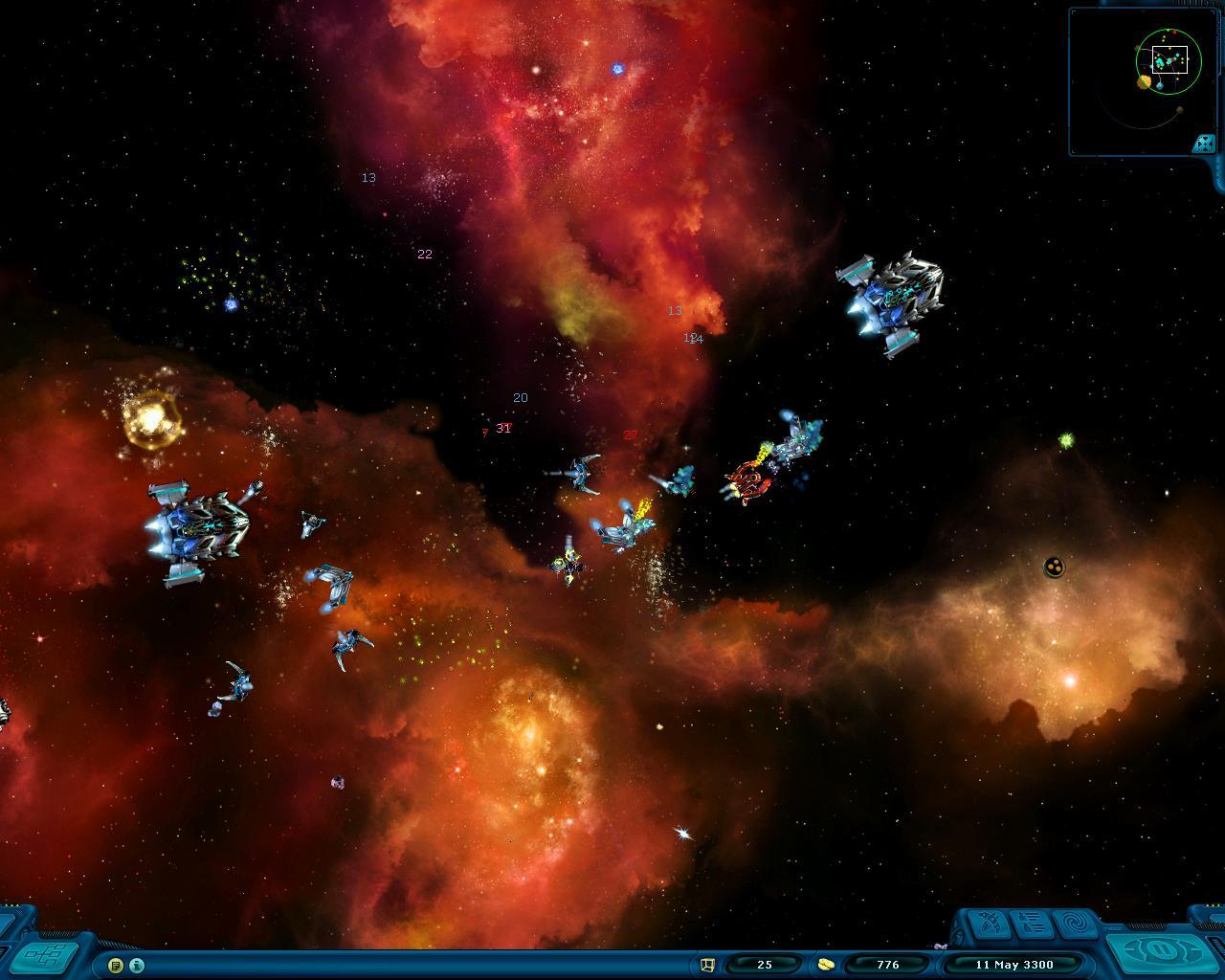This screenshot has width=1225, height=980.
Task: Open the spiral galaxy map
Action: [x=1076, y=924]
